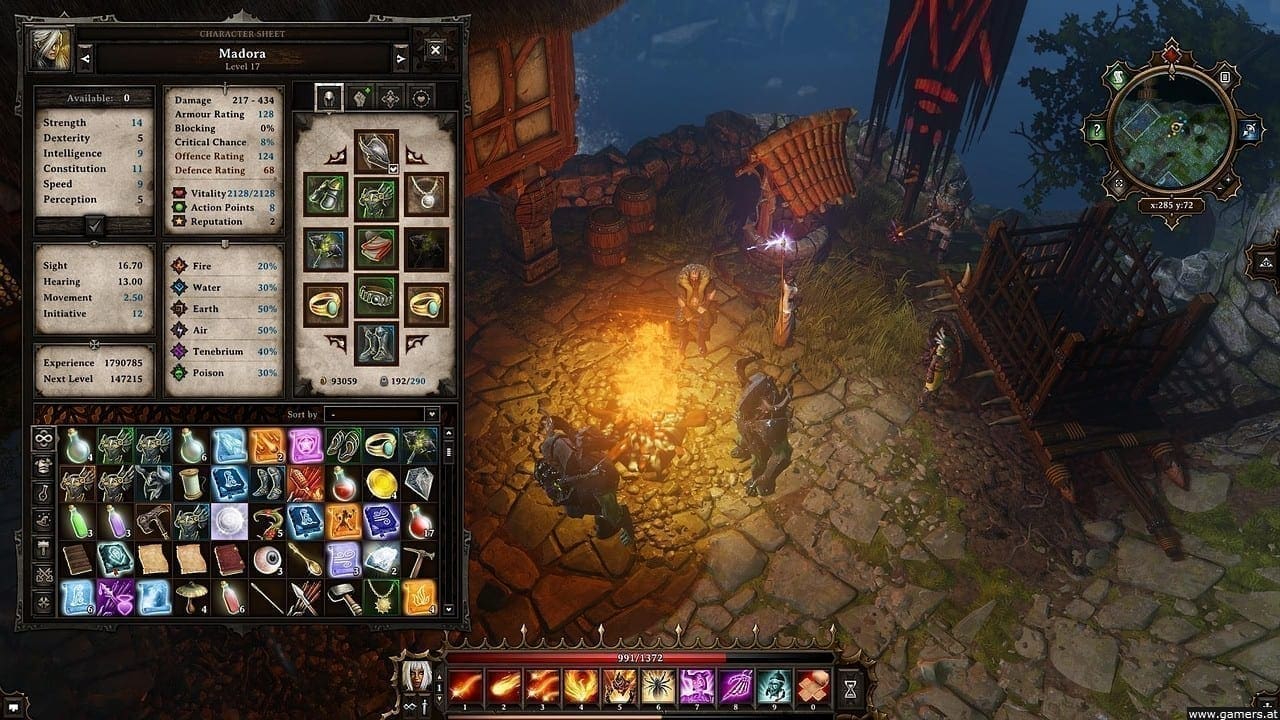Open the inventory Sort by dropdown
Screen dimensions: 1280x720
pos(382,414)
